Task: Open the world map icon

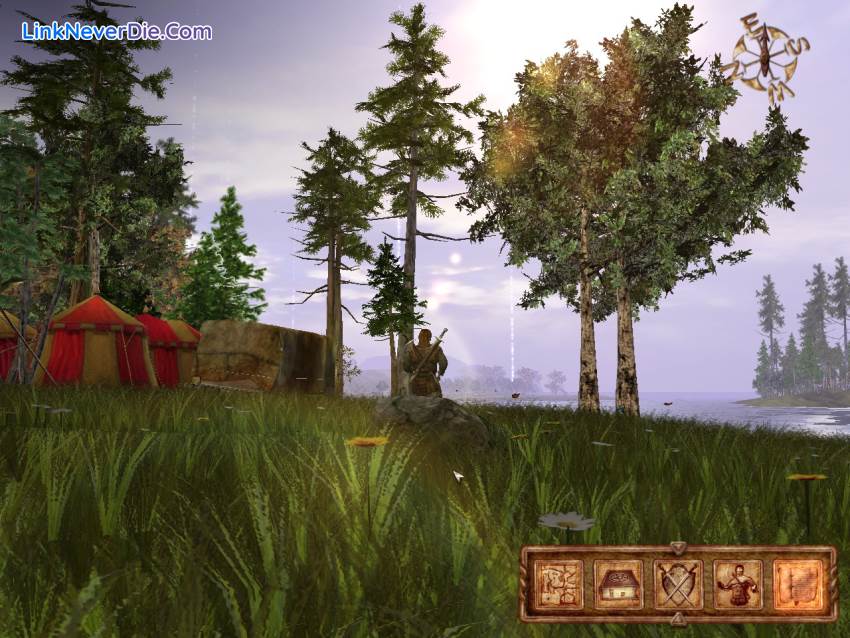Action: click(558, 583)
